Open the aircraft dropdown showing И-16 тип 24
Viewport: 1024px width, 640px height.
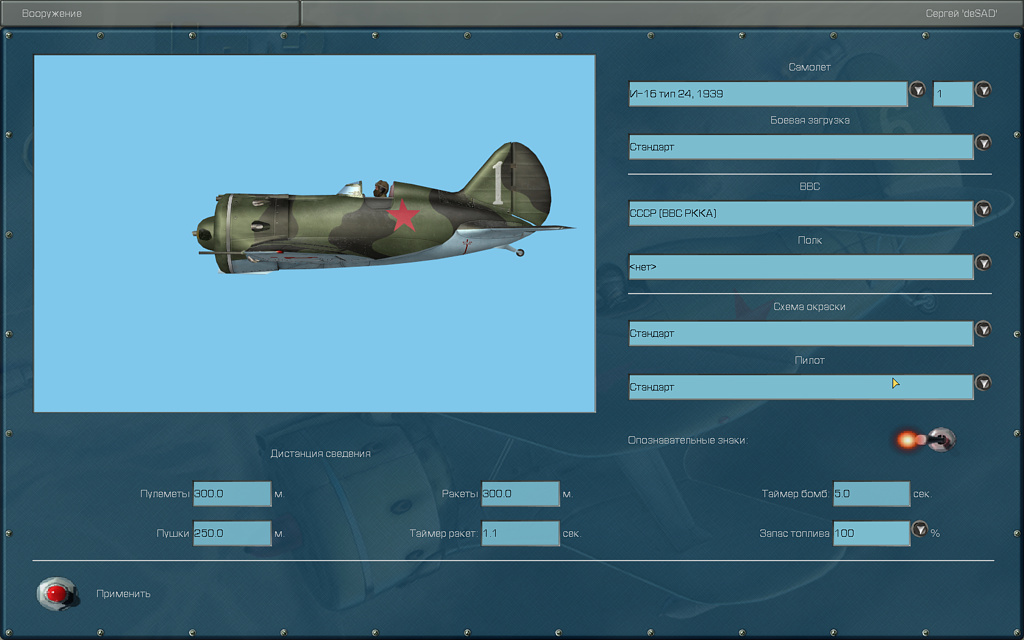tap(917, 91)
